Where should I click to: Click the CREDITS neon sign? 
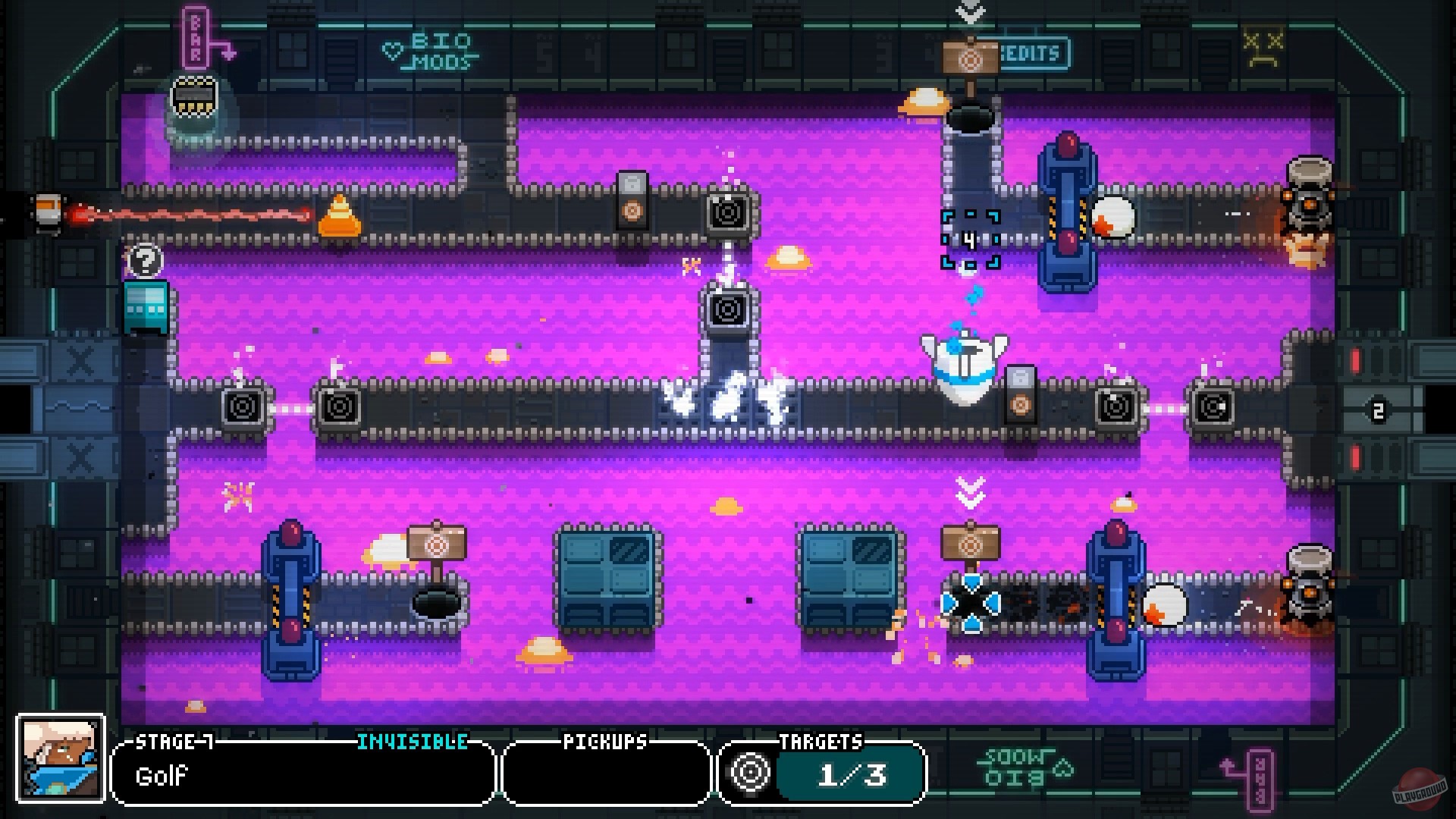[1033, 53]
